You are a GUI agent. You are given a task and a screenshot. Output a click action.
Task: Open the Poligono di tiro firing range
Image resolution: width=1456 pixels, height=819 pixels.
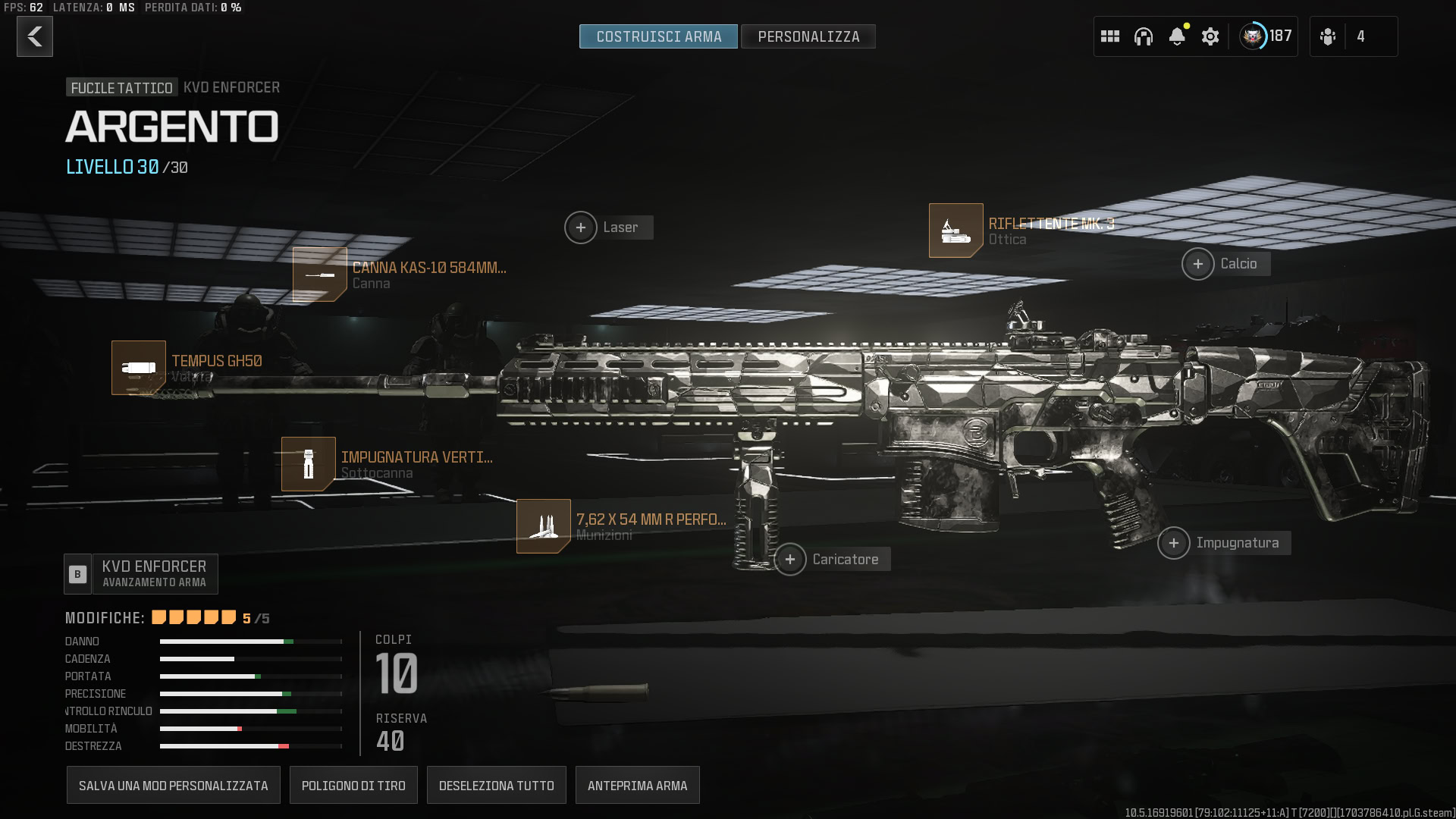353,786
